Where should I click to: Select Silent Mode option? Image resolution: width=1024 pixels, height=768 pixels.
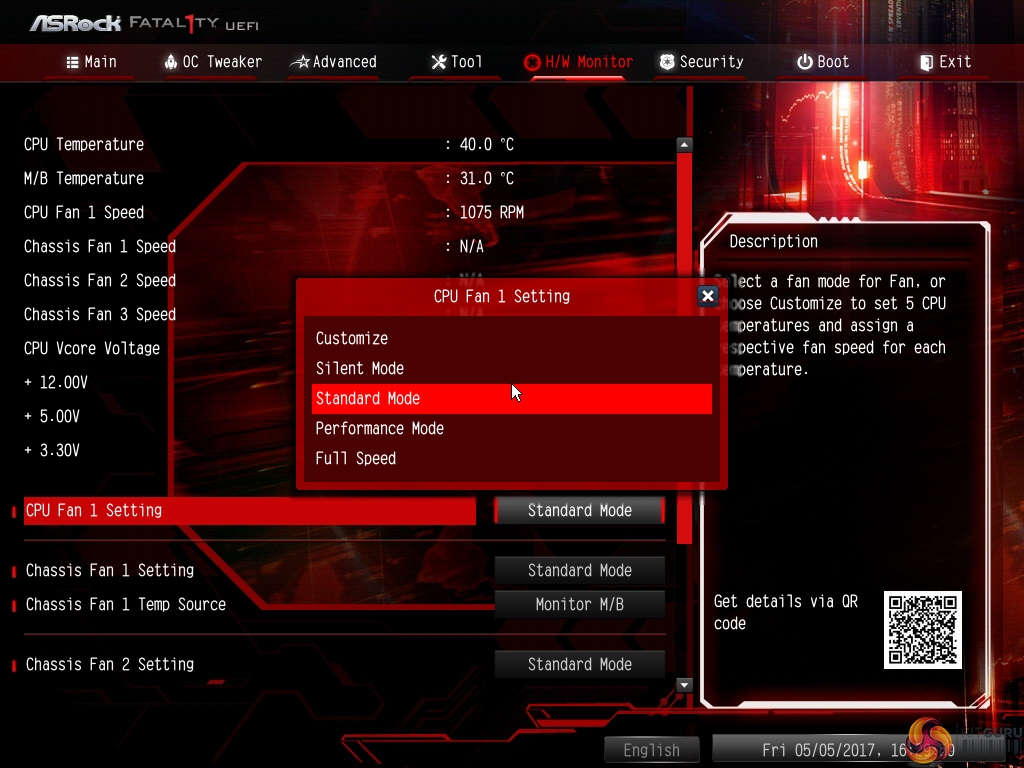point(360,368)
